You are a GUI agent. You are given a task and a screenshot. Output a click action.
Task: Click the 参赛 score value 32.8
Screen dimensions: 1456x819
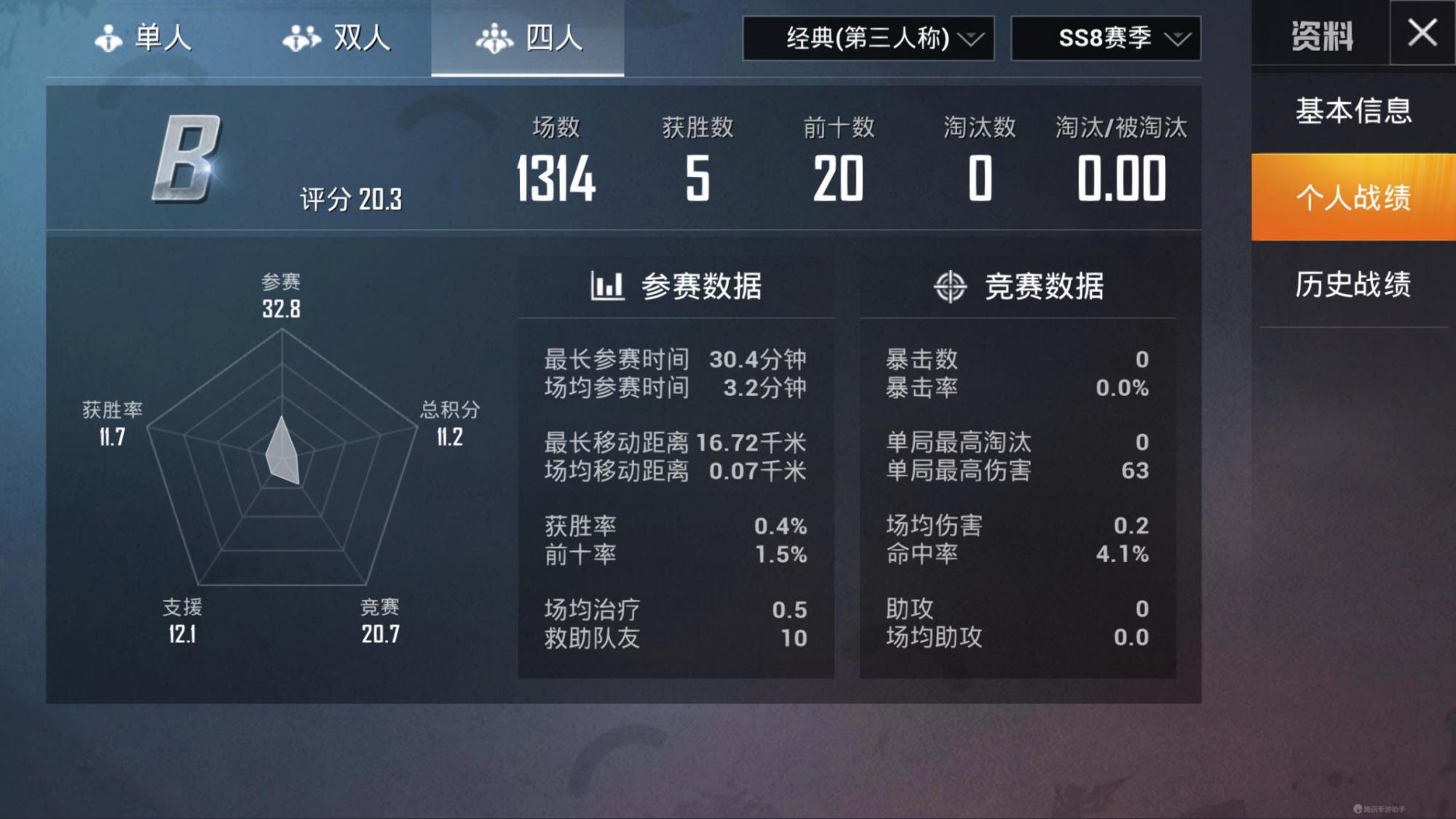click(282, 309)
